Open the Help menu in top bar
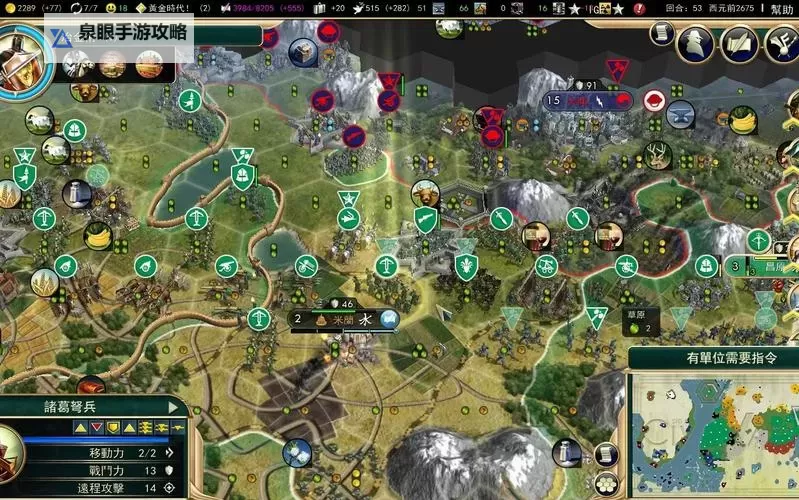 coord(782,9)
